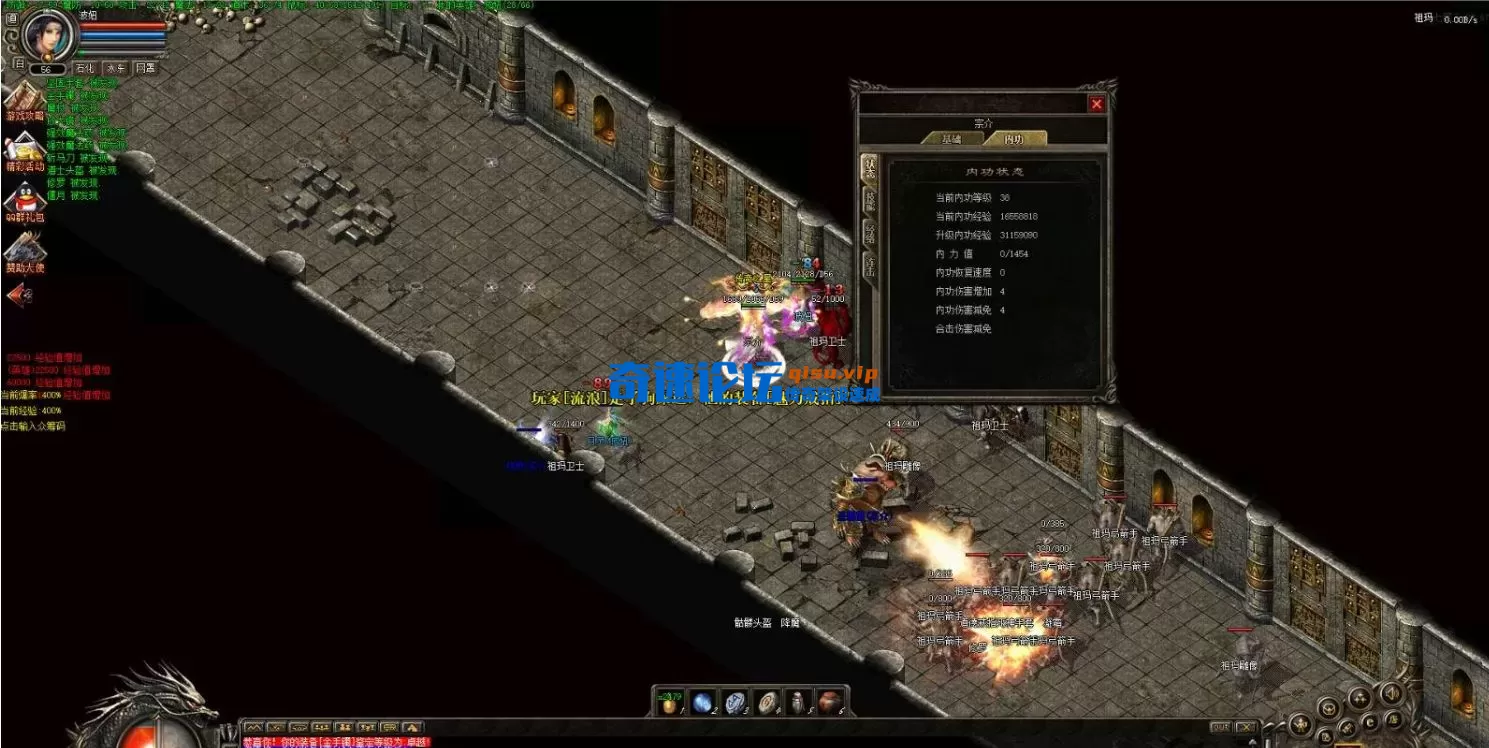
Task: Click the character portrait at top left
Action: tap(48, 38)
